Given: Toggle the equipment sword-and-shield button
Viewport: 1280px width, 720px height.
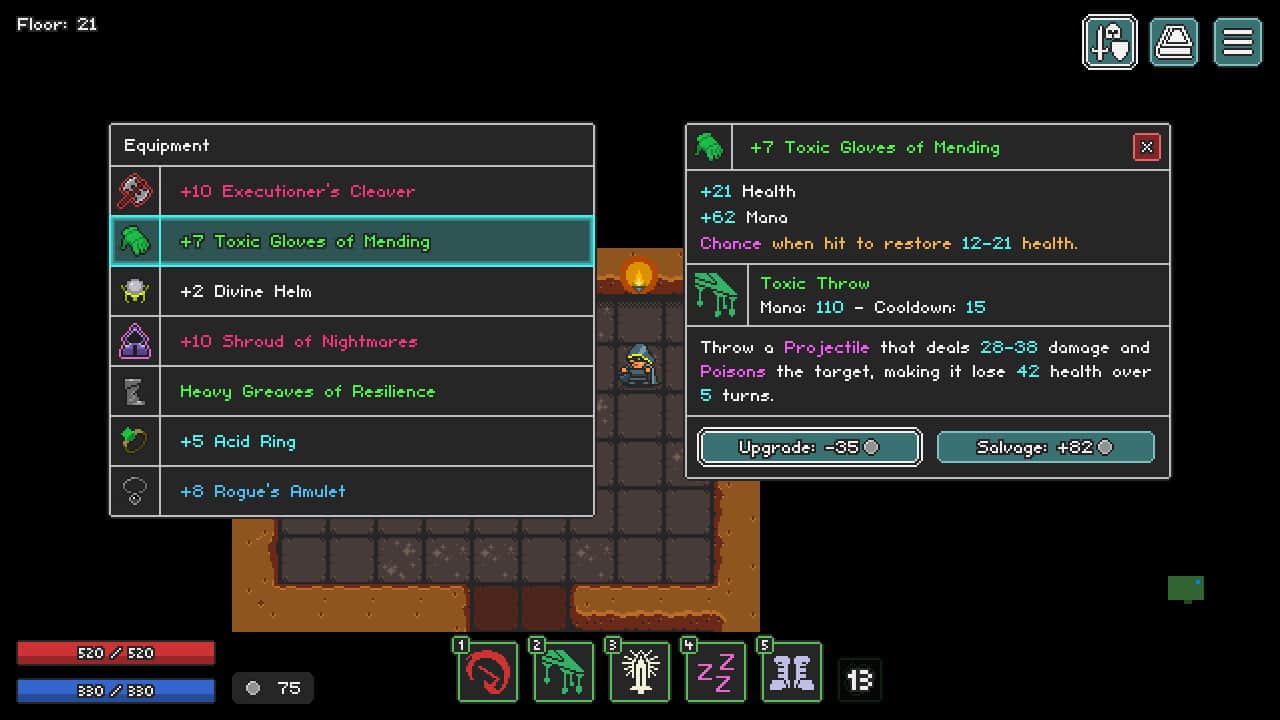Looking at the screenshot, I should pyautogui.click(x=1110, y=42).
